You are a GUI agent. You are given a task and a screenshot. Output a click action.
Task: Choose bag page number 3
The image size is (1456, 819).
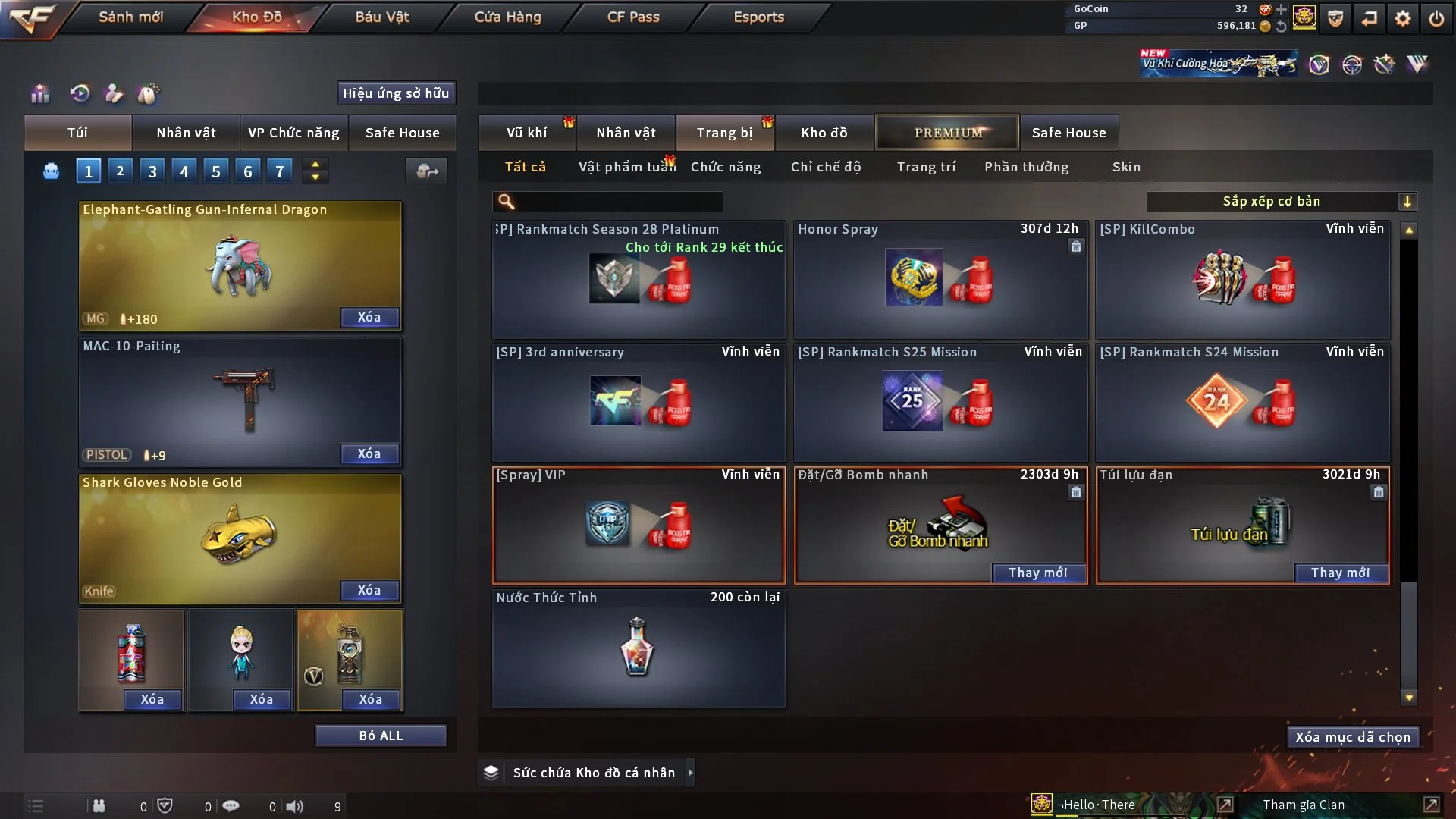tap(152, 171)
